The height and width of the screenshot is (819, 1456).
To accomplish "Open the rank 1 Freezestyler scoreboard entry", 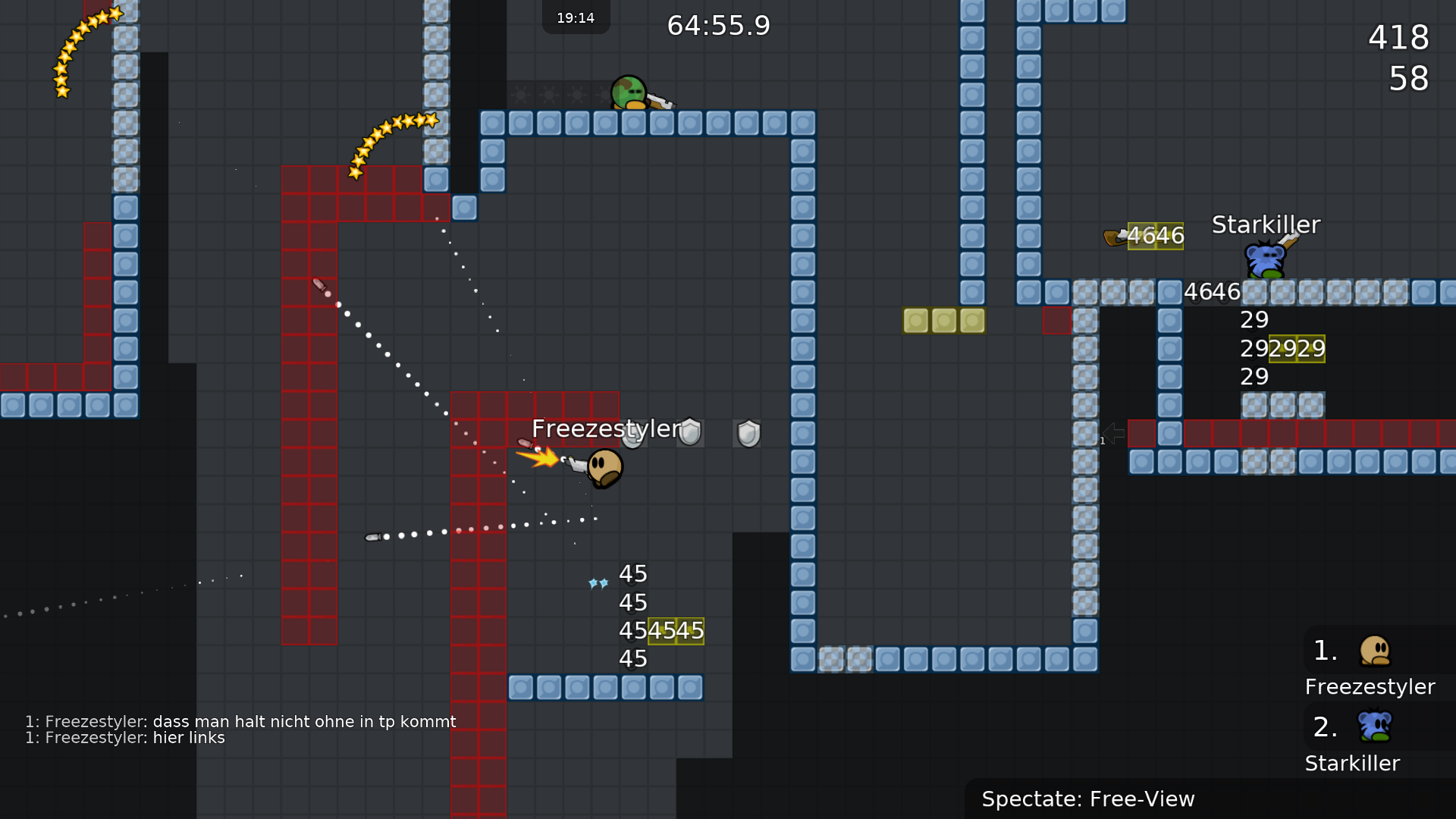I will pos(1370,667).
